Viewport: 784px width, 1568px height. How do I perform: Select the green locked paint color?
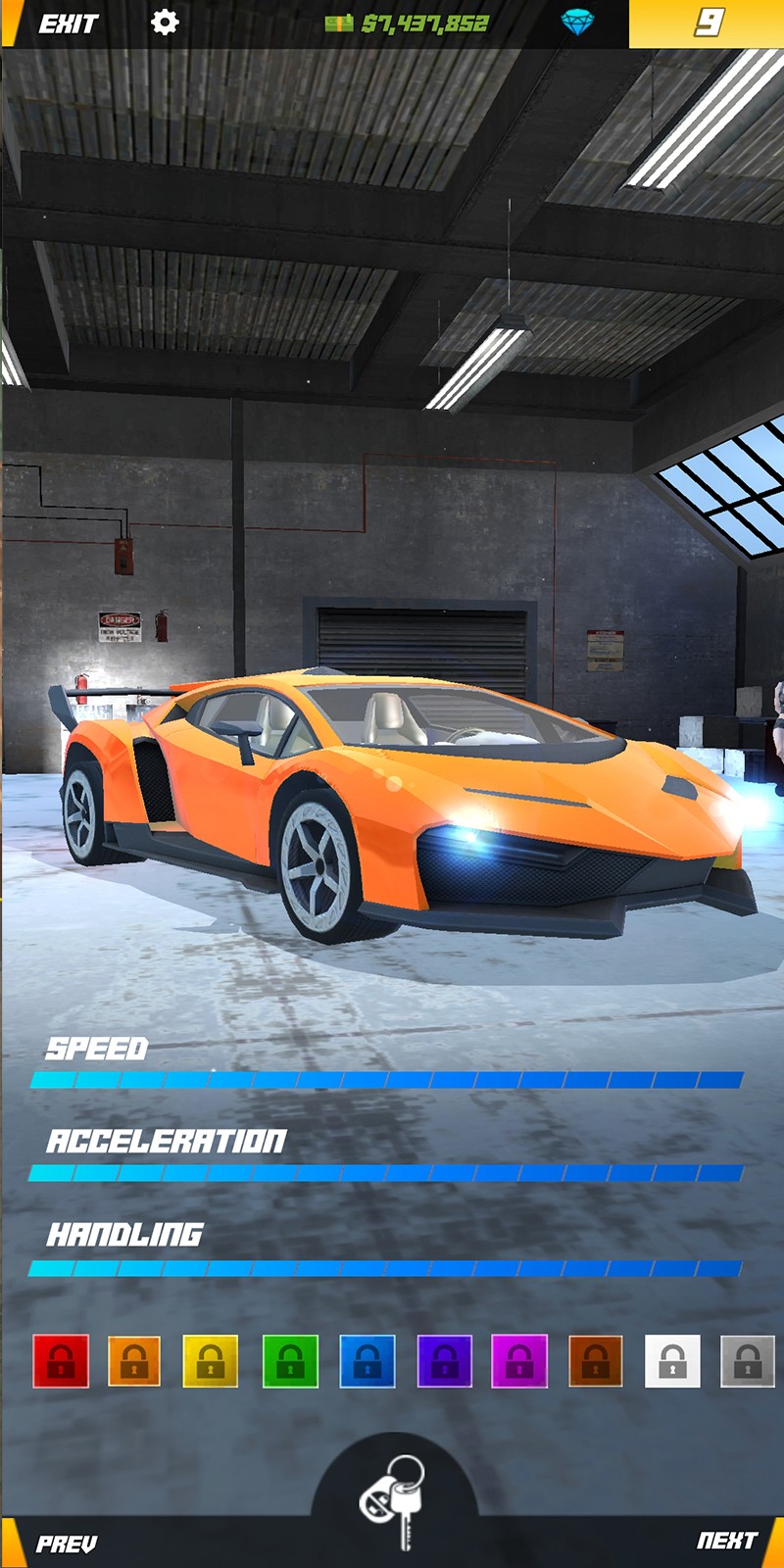tap(290, 1361)
